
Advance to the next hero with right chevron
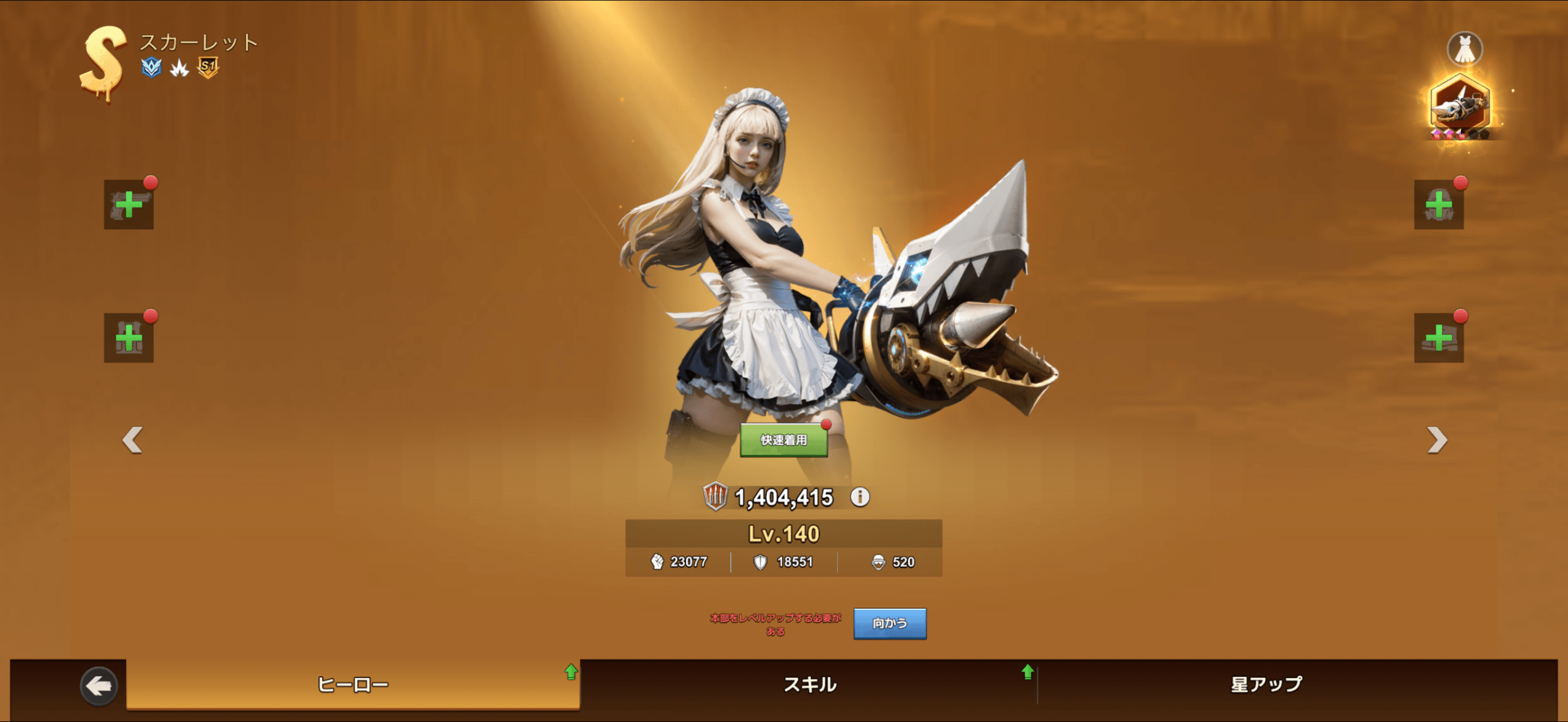[x=1436, y=440]
